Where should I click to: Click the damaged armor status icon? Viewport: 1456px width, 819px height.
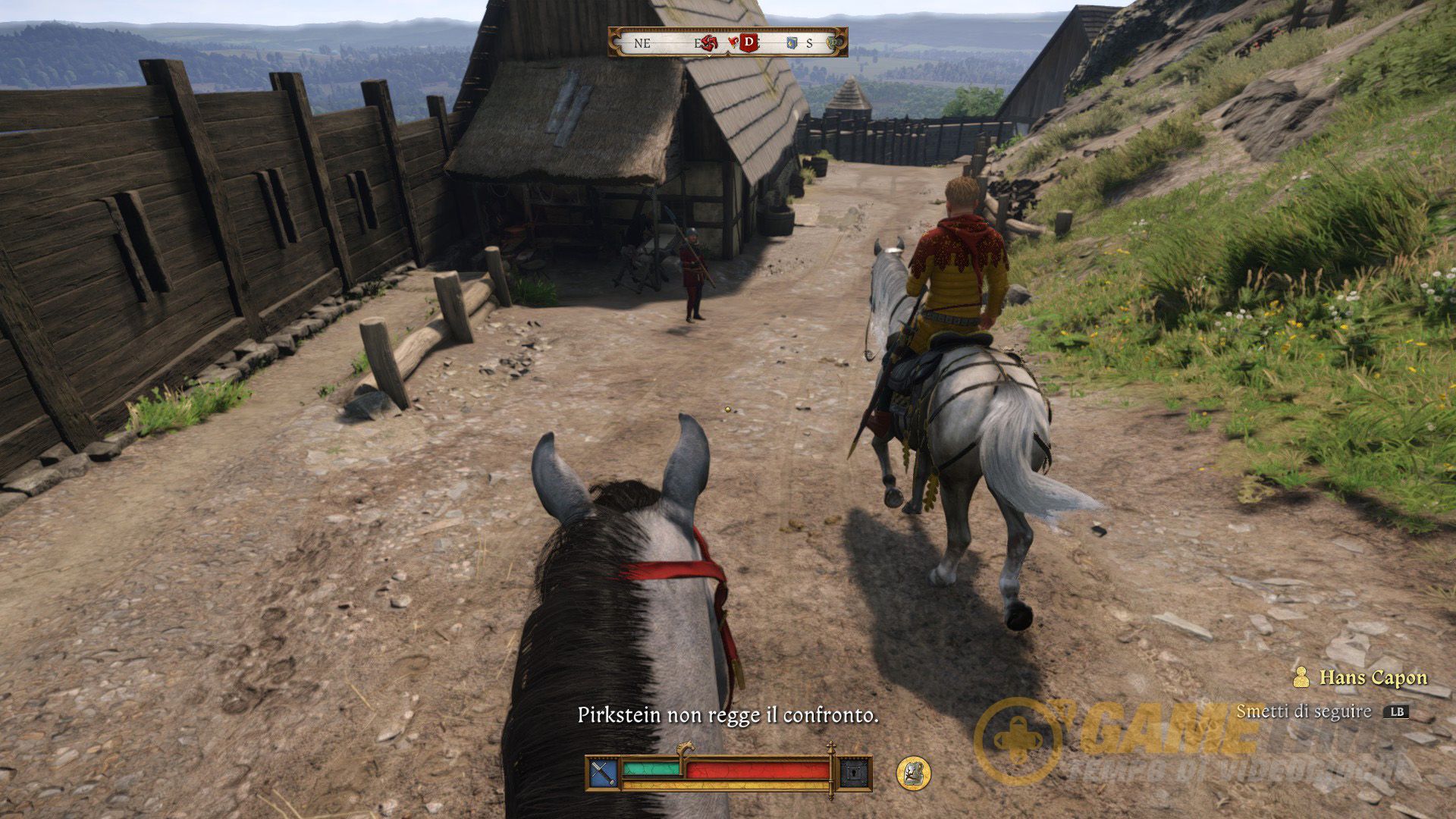pos(913,772)
